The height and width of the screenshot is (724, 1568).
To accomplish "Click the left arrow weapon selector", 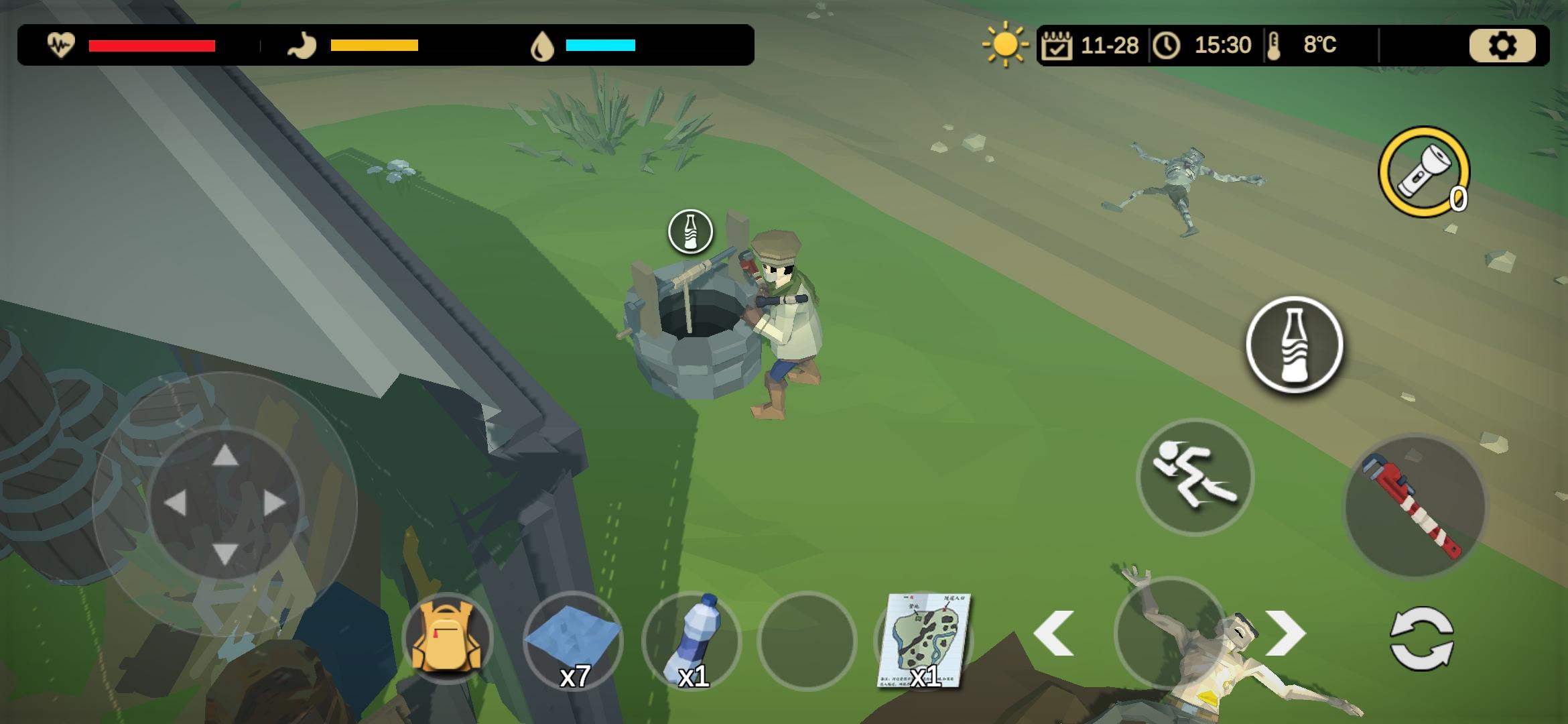I will click(x=1054, y=633).
